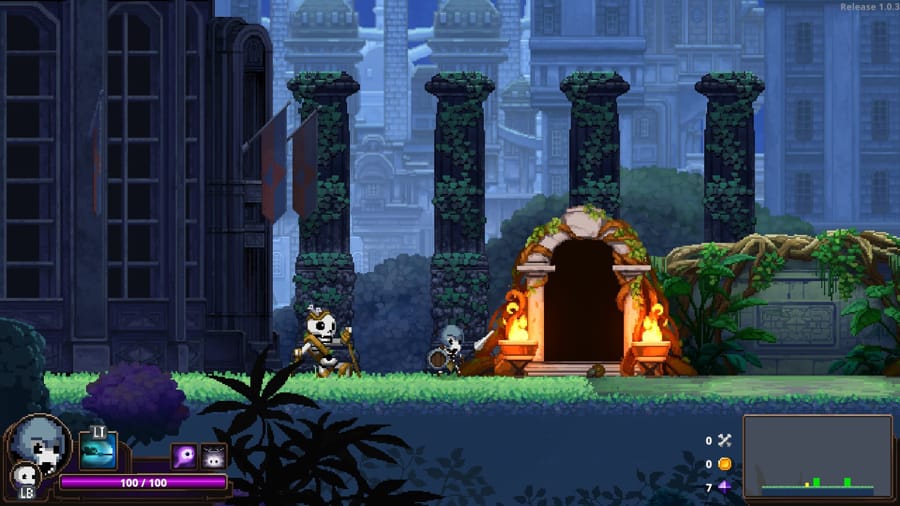Activate the teal skill icon
Screen dimensions: 900x506
click(x=98, y=451)
